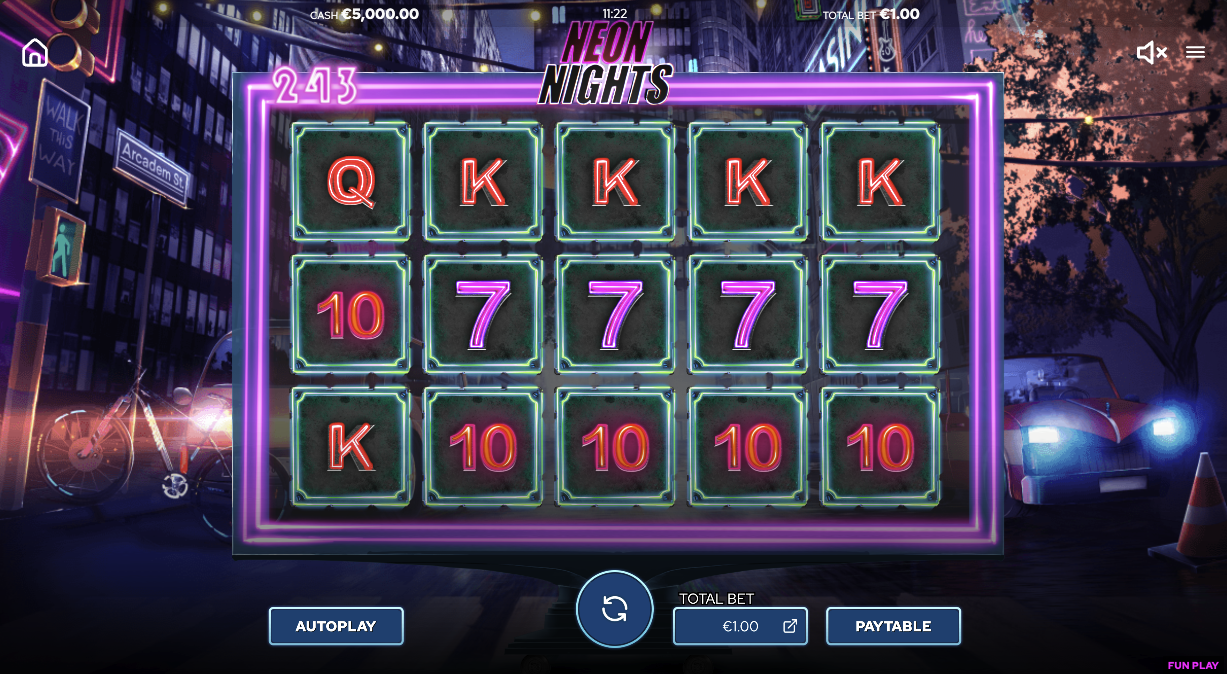Return to lobby via the home icon
Screen dimensions: 1227x674
pyautogui.click(x=35, y=53)
